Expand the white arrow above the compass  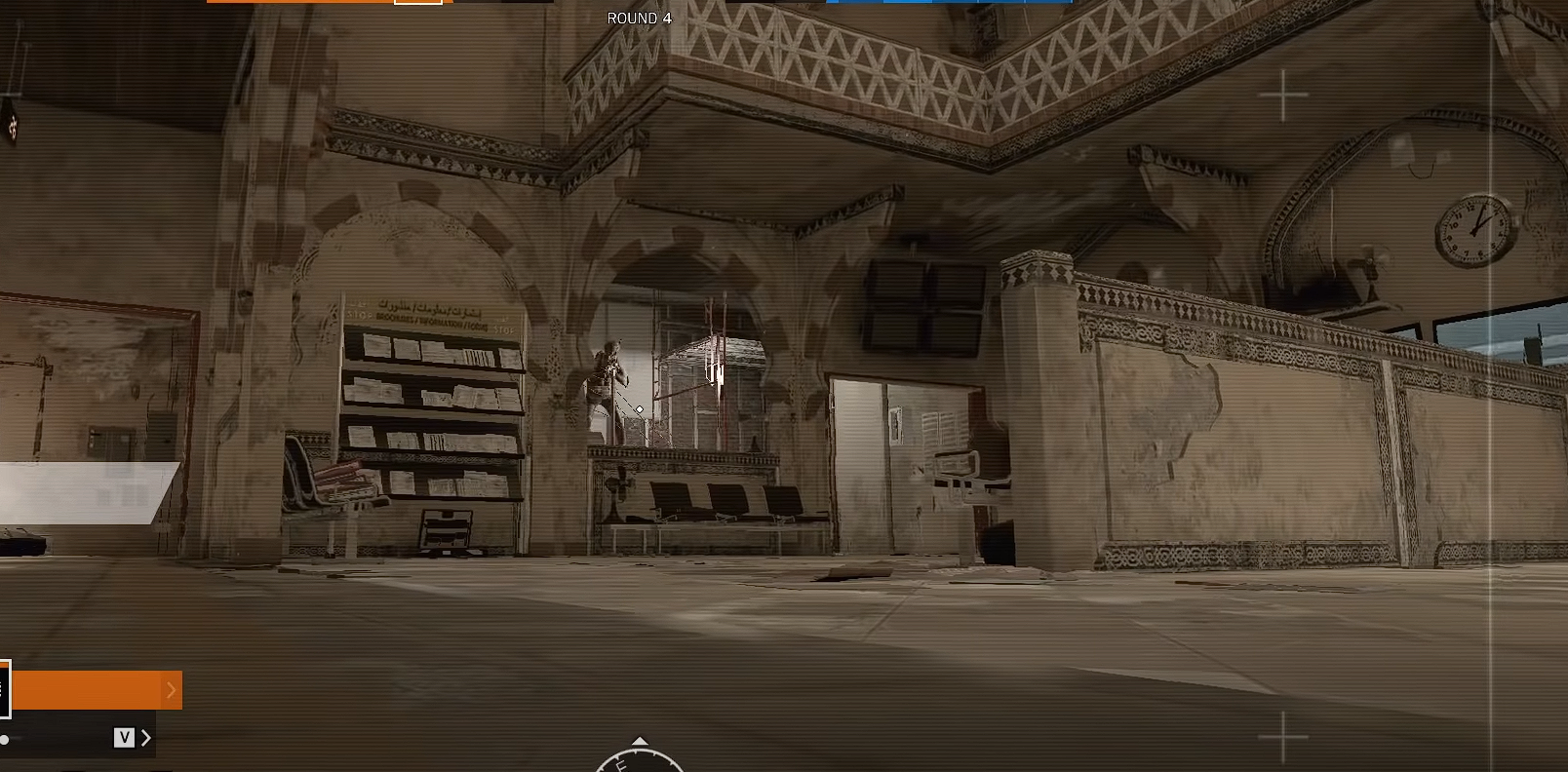[640, 738]
